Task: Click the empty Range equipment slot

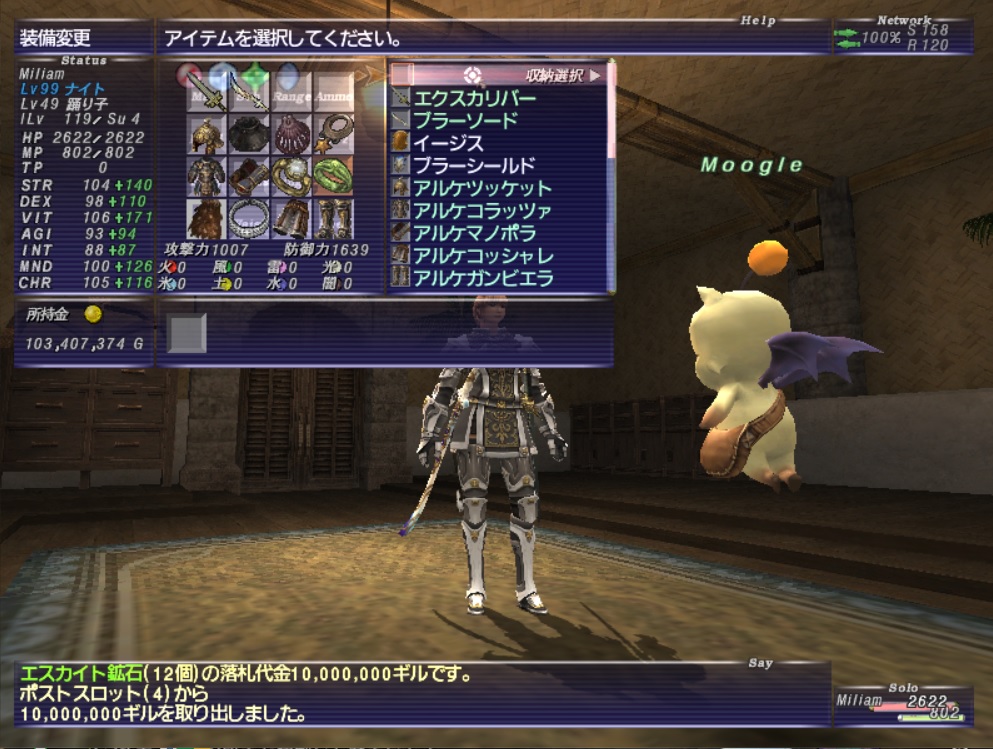Action: (x=291, y=92)
